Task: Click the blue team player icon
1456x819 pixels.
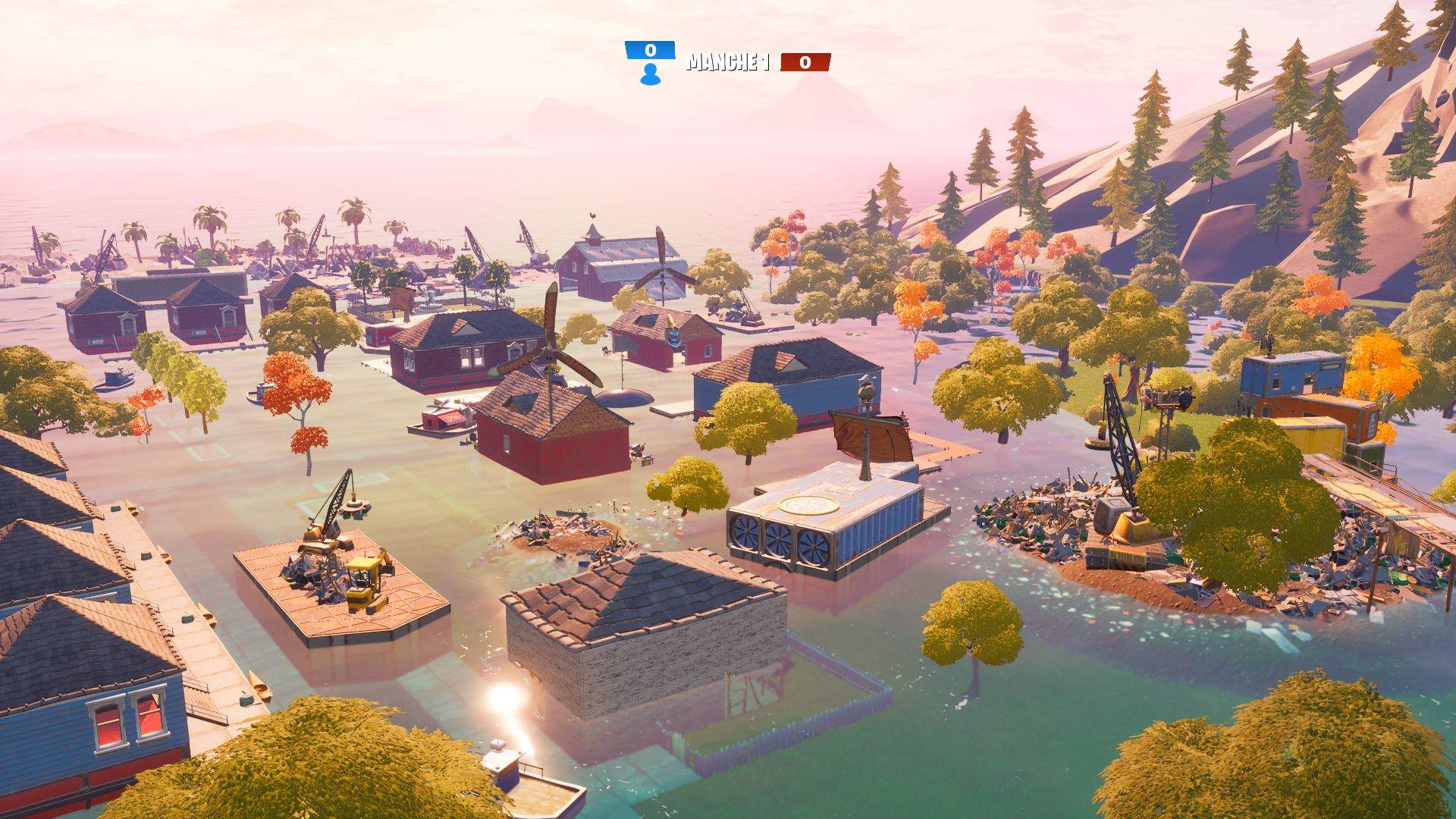Action: pyautogui.click(x=649, y=76)
